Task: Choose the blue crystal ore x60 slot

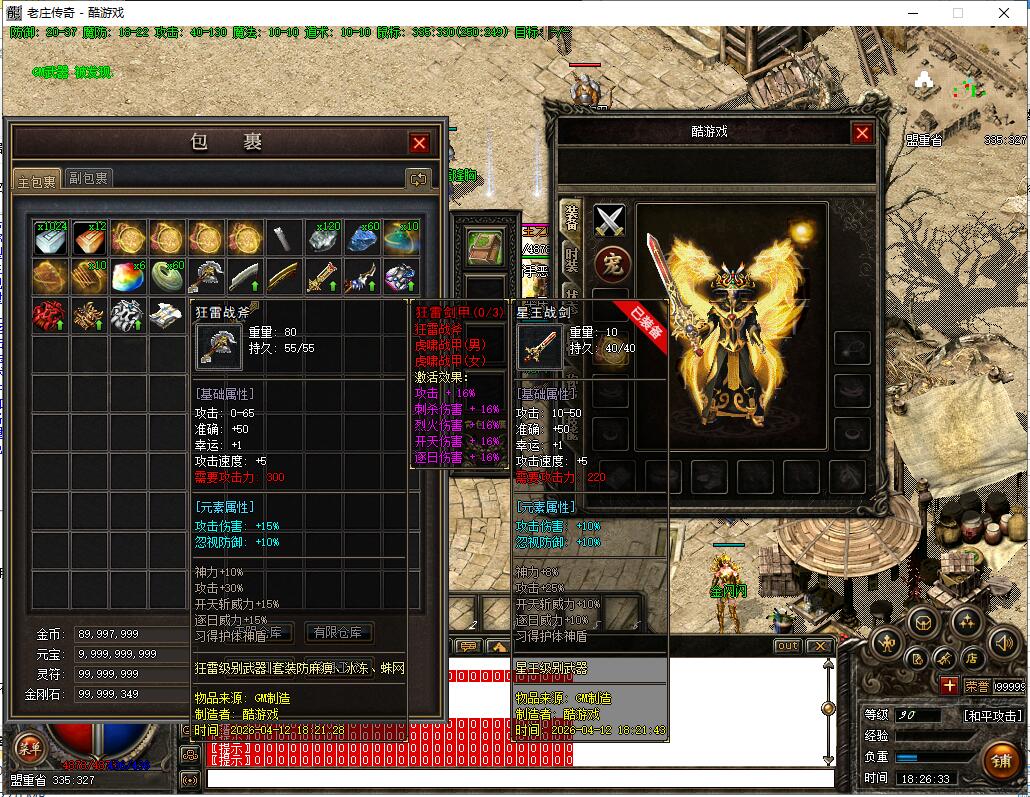Action: tap(362, 238)
